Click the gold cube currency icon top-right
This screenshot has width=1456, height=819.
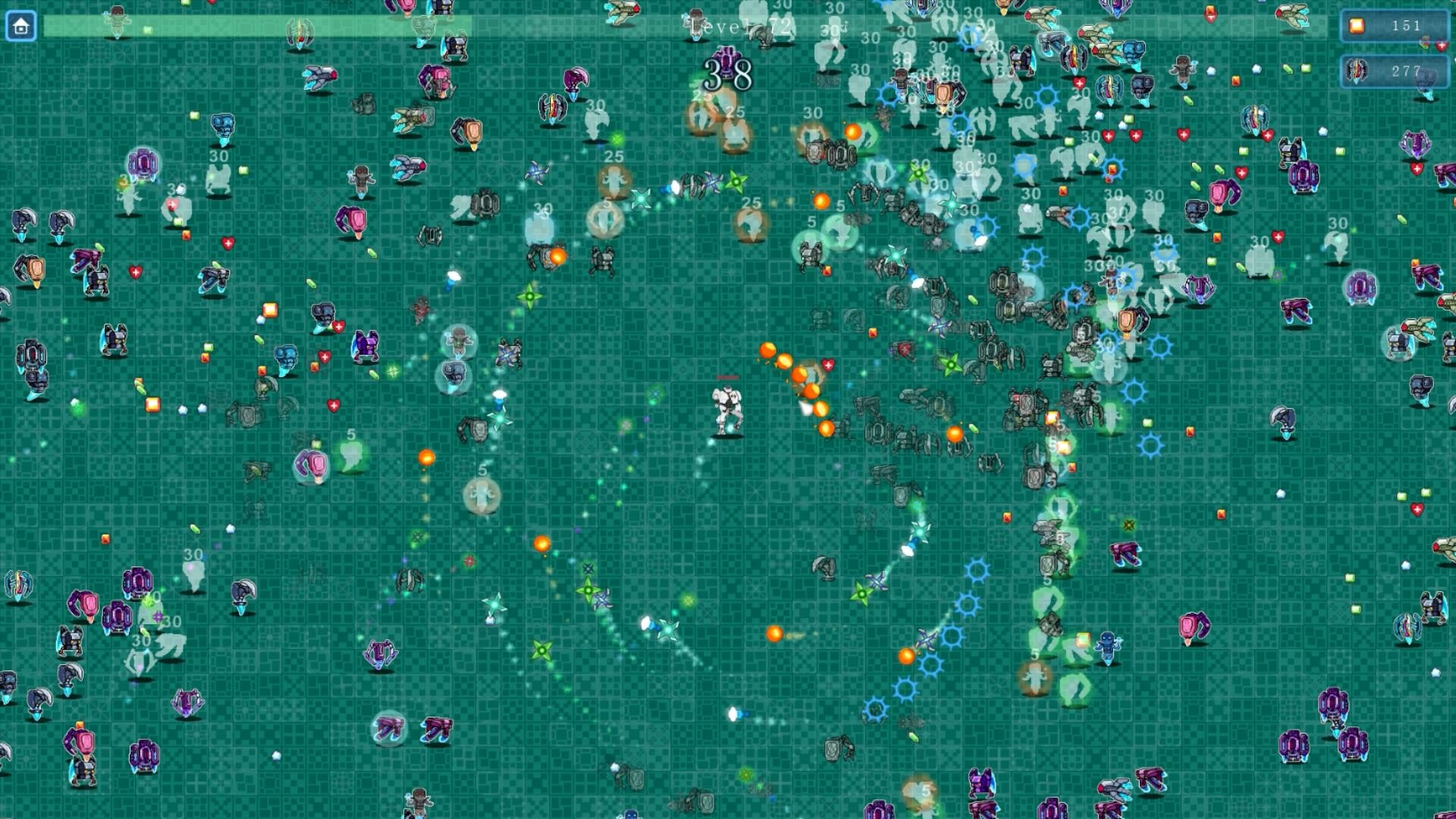(x=1357, y=27)
